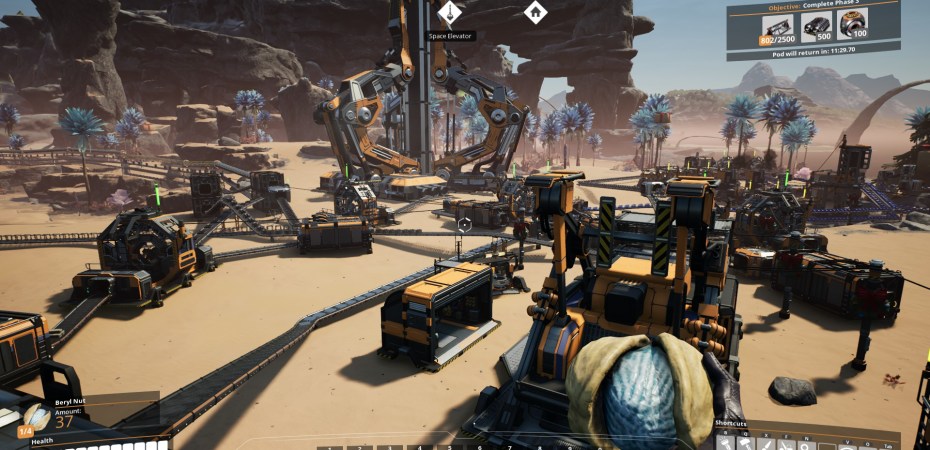The image size is (930, 450).
Task: Choose the objective part requiring 500
Action: coord(817,27)
